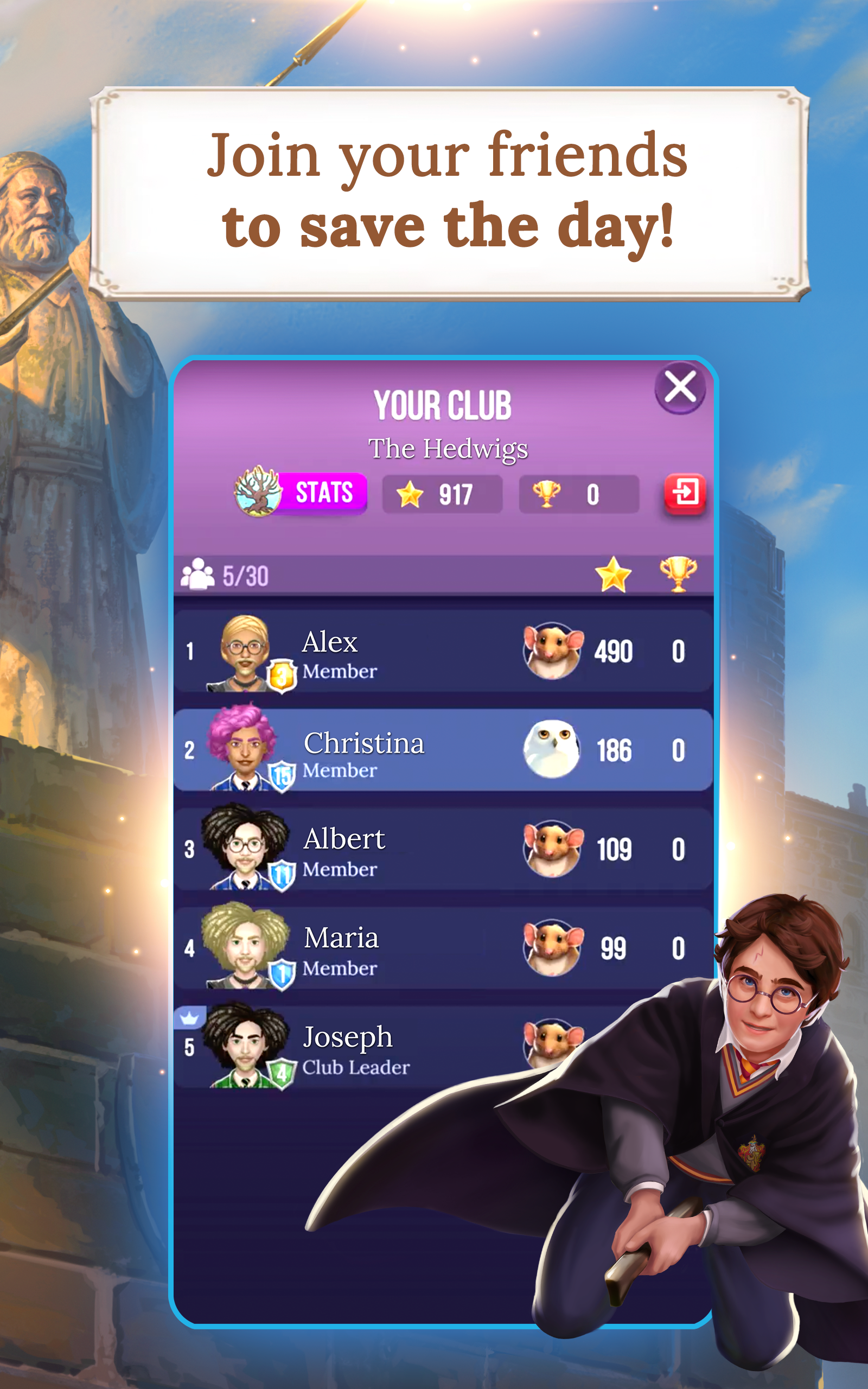Select the club name The Hedwigs
This screenshot has height=1389, width=868.
click(x=448, y=449)
